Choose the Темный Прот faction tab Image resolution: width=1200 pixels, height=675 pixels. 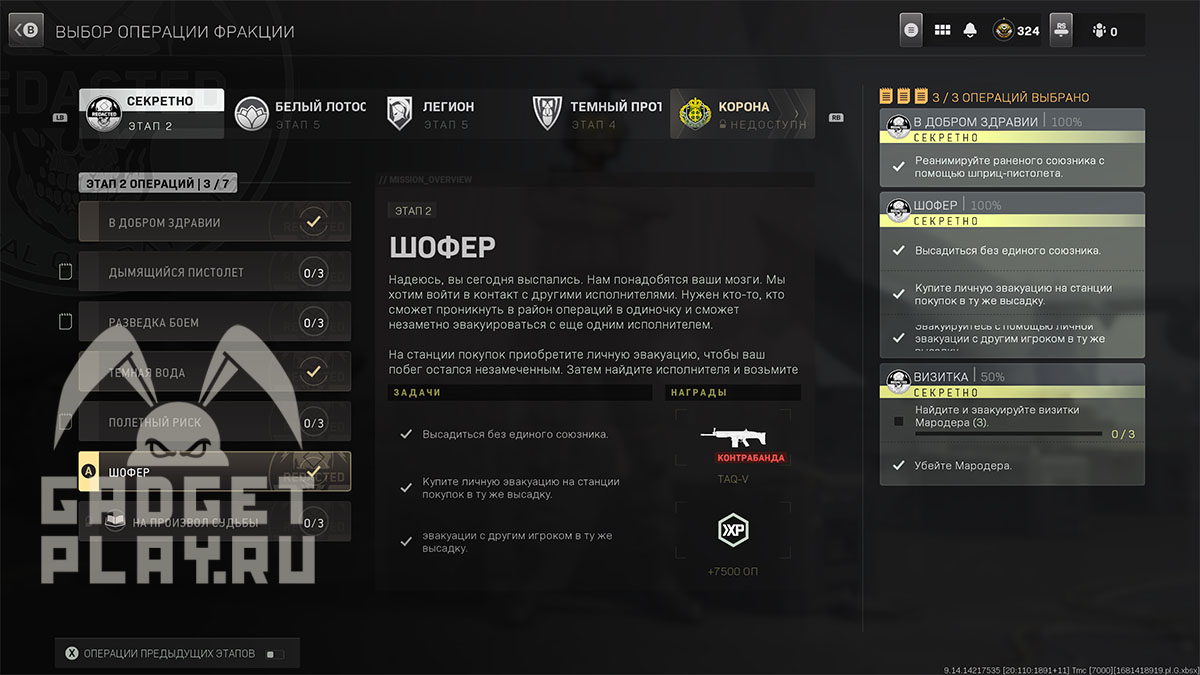[x=595, y=114]
